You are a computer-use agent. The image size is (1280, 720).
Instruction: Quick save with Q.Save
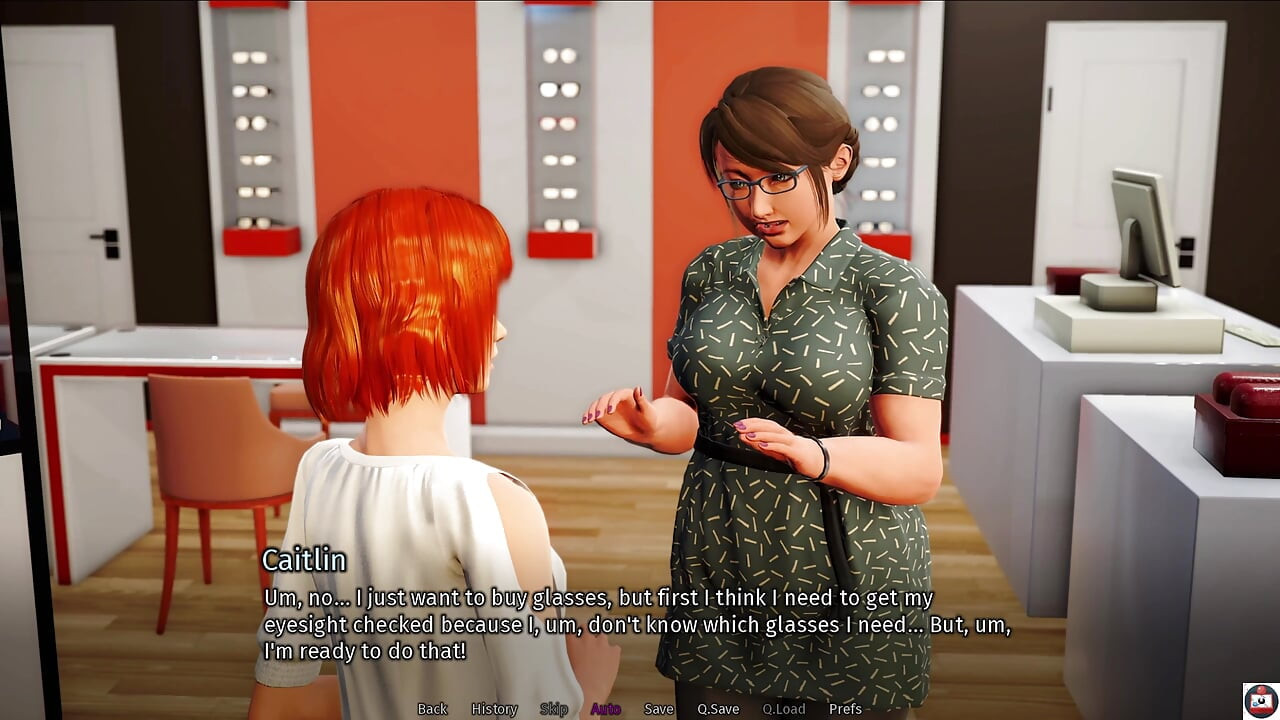pos(718,709)
